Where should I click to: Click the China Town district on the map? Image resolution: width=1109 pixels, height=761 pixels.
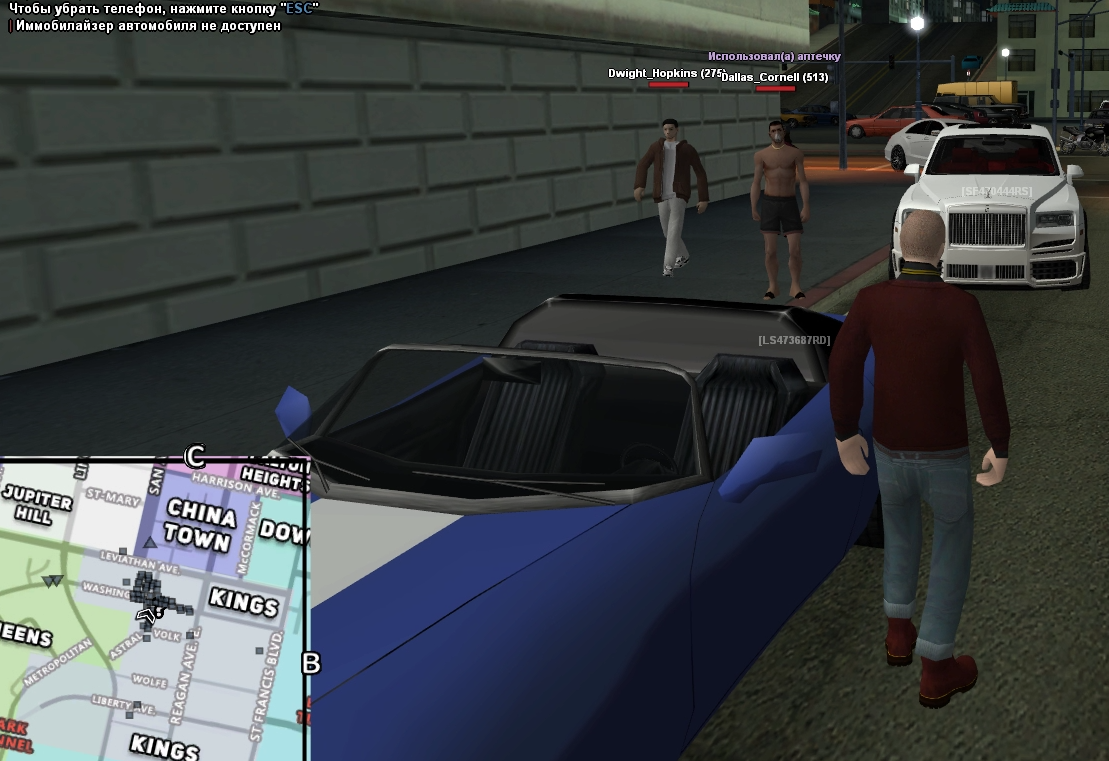click(x=201, y=524)
